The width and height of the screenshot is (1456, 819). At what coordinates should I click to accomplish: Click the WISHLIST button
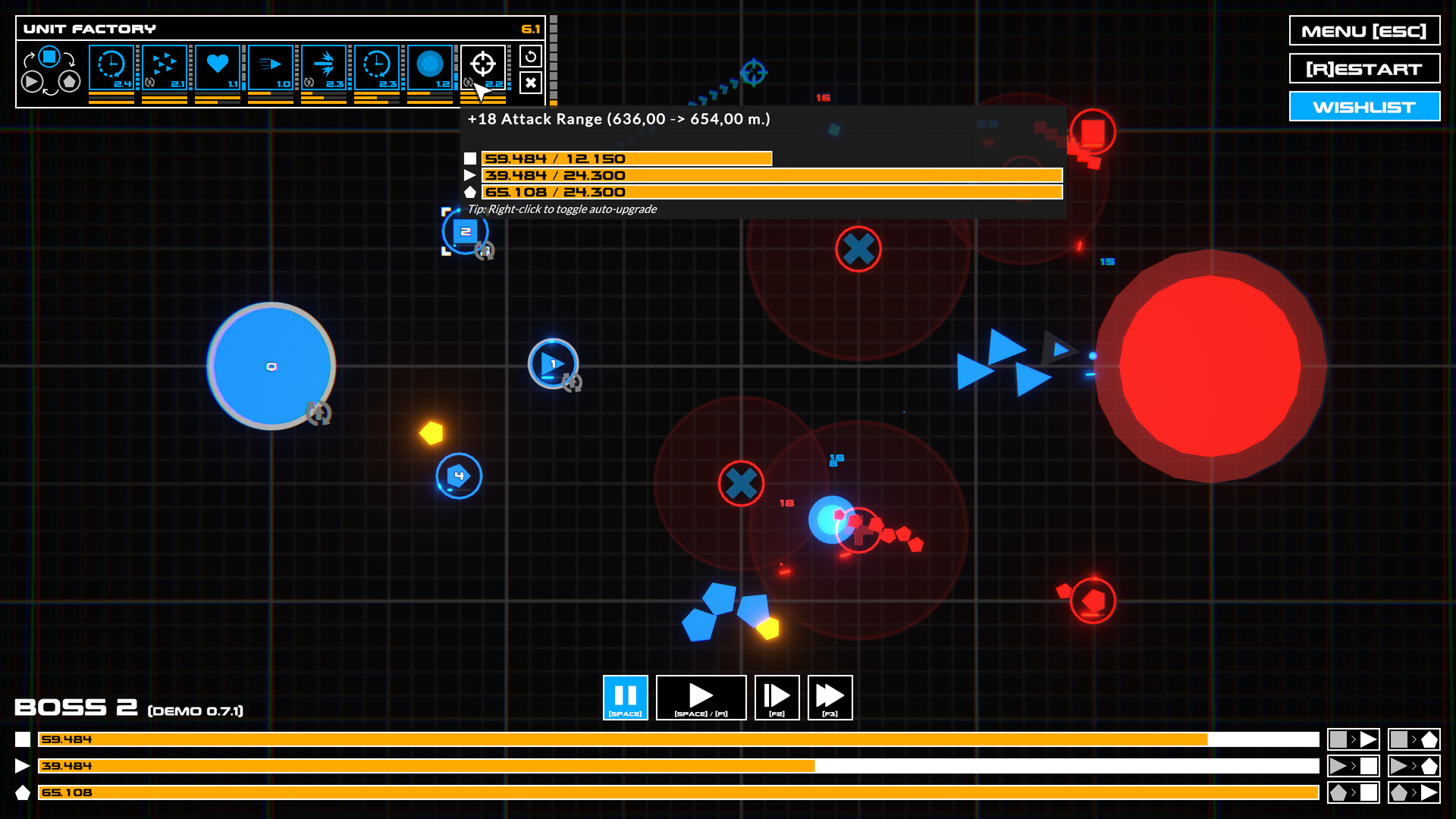point(1363,106)
